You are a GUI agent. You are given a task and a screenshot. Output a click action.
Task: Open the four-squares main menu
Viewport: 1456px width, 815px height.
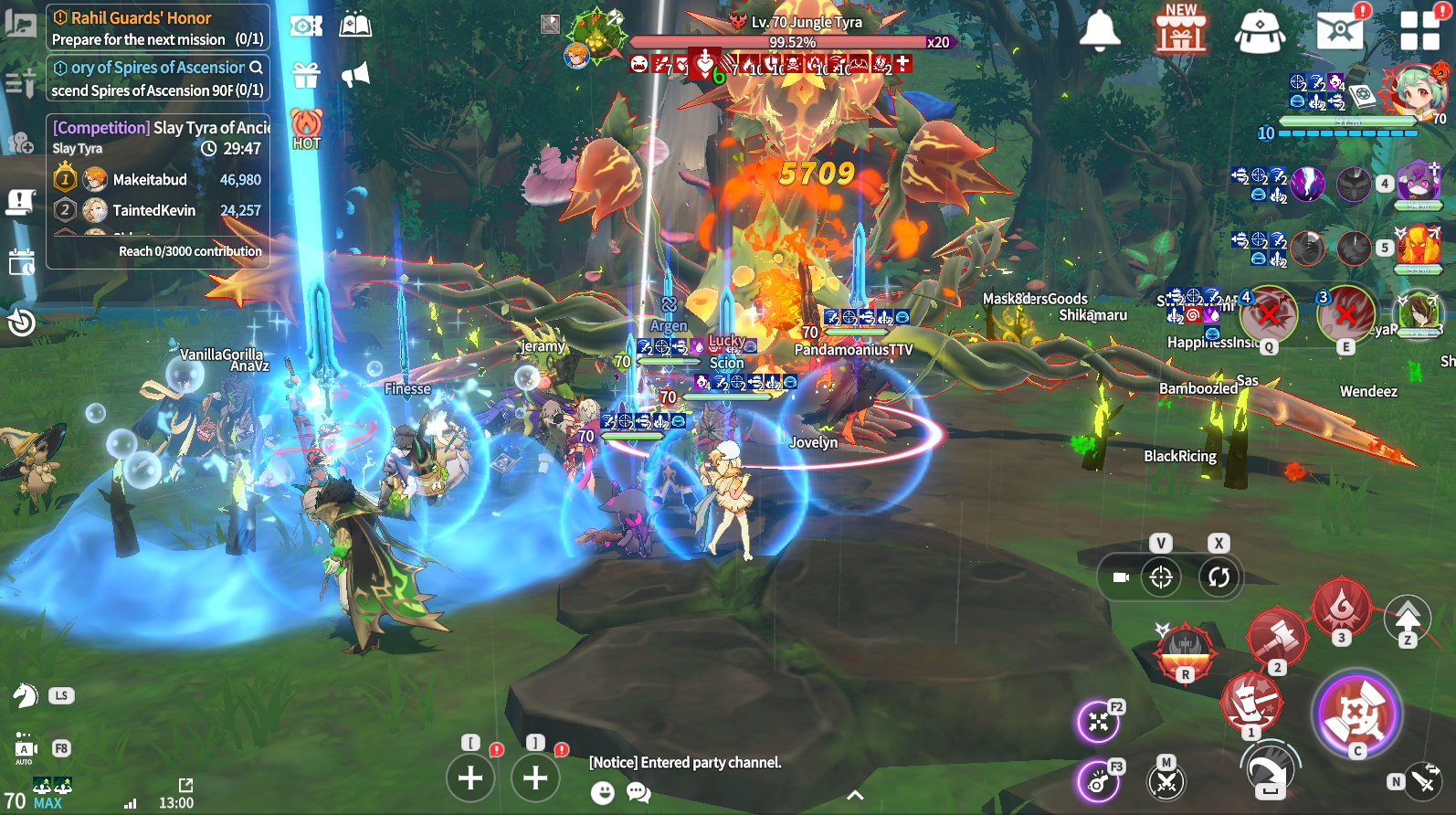pos(1419,30)
